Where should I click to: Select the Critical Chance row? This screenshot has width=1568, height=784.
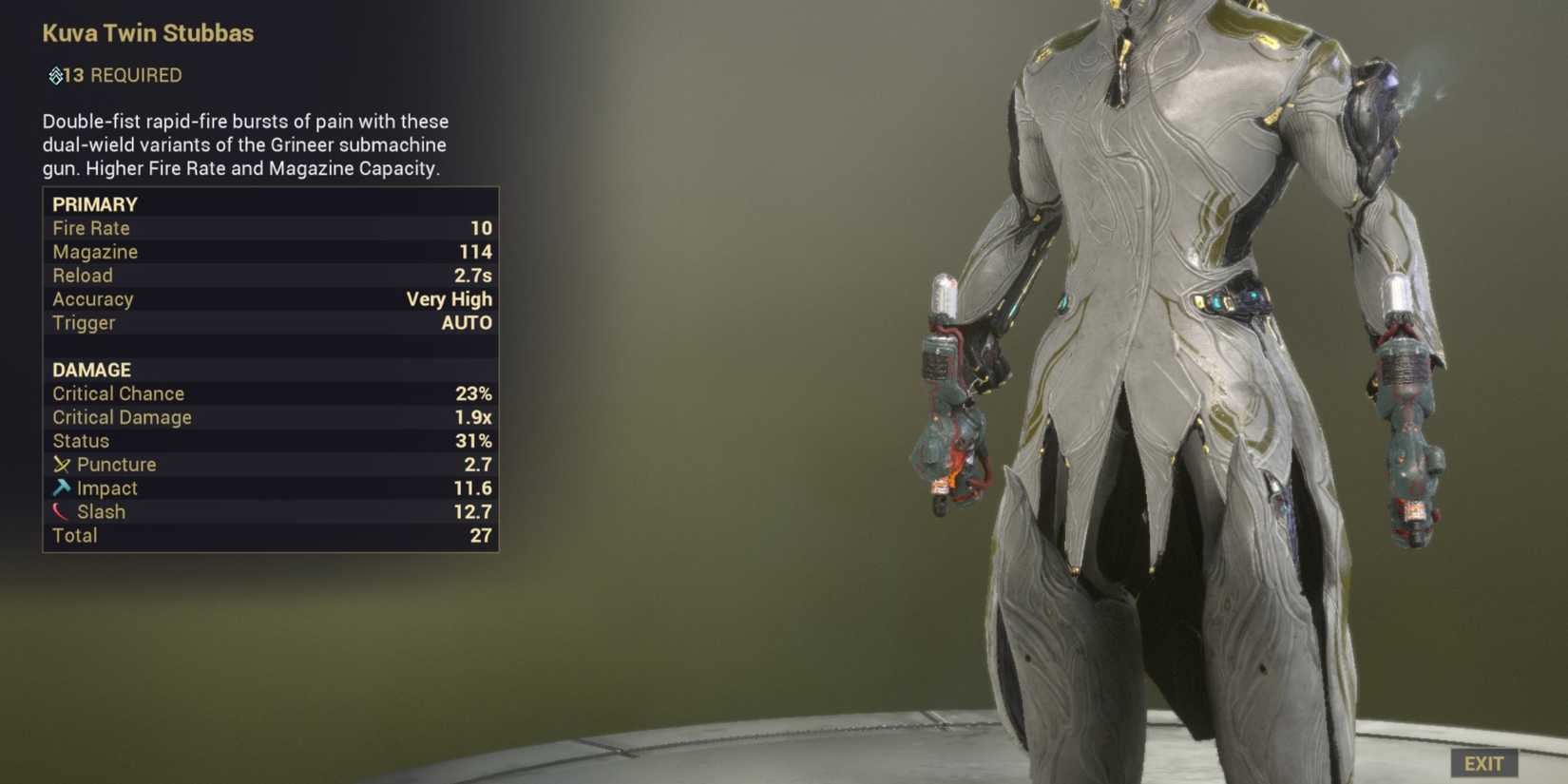click(x=118, y=393)
